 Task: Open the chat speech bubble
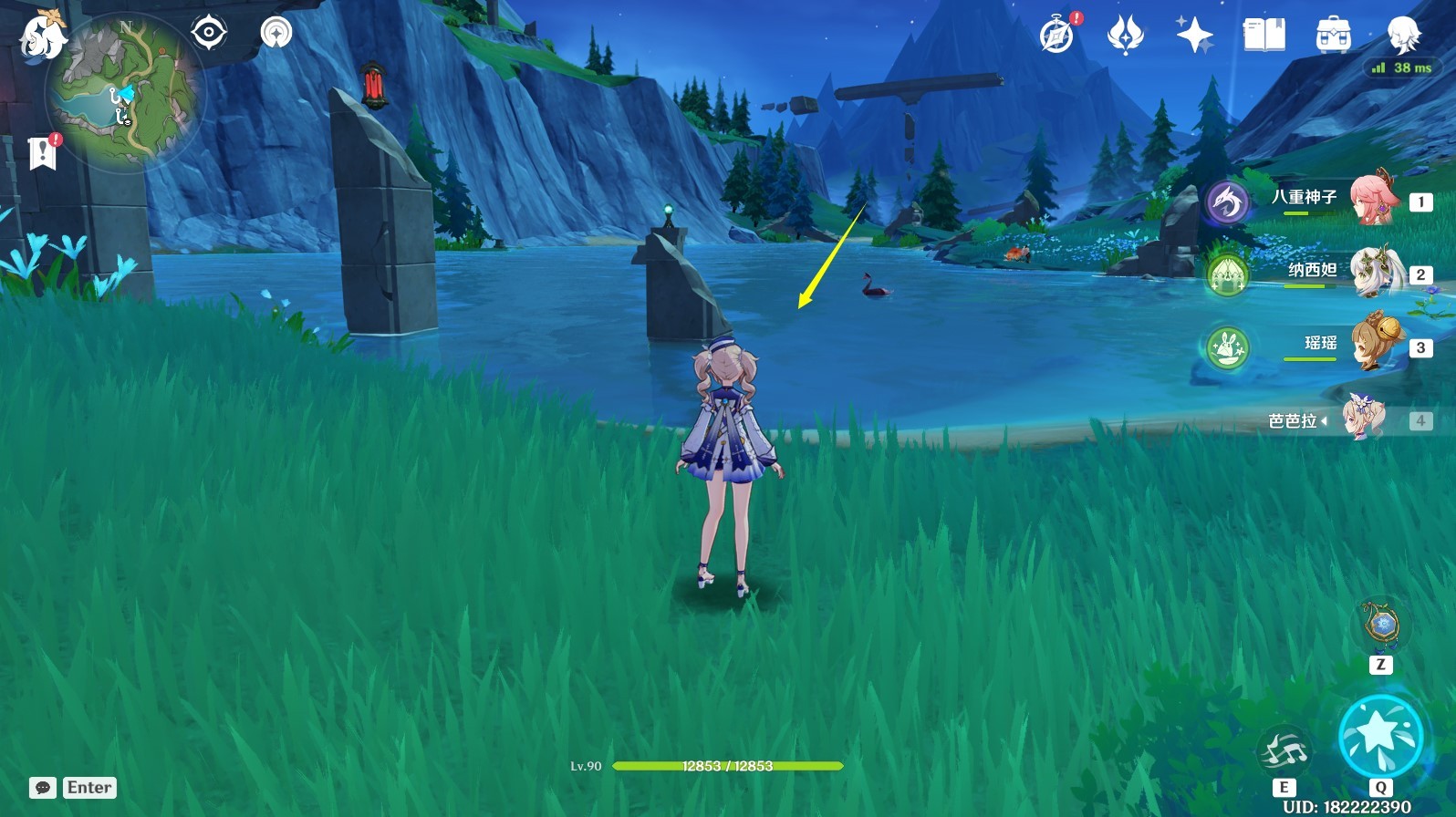click(x=43, y=788)
